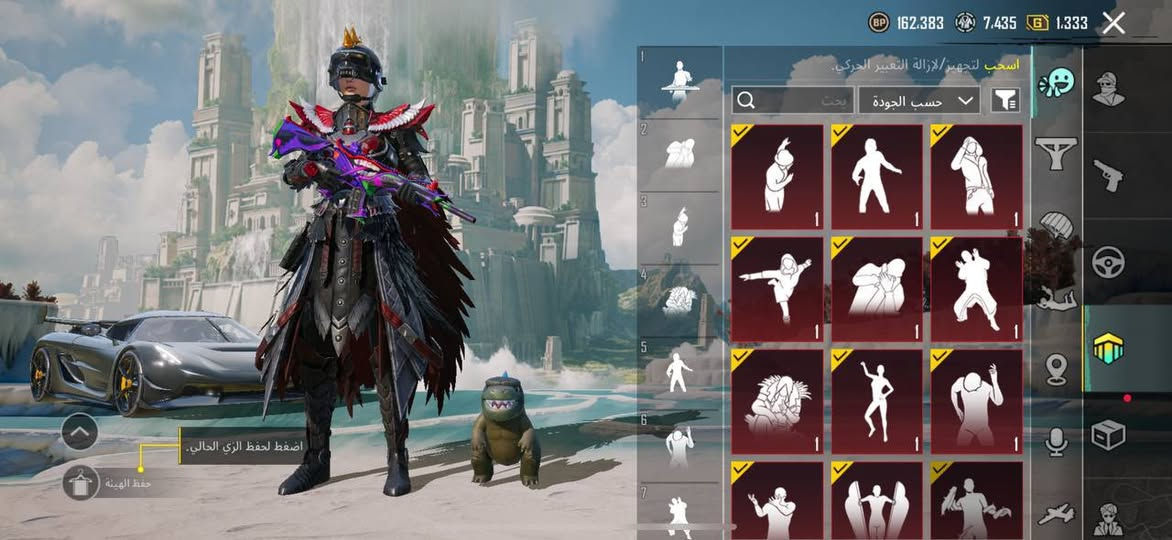Choose the spinning kick emote tile
The height and width of the screenshot is (540, 1172).
pos(776,289)
